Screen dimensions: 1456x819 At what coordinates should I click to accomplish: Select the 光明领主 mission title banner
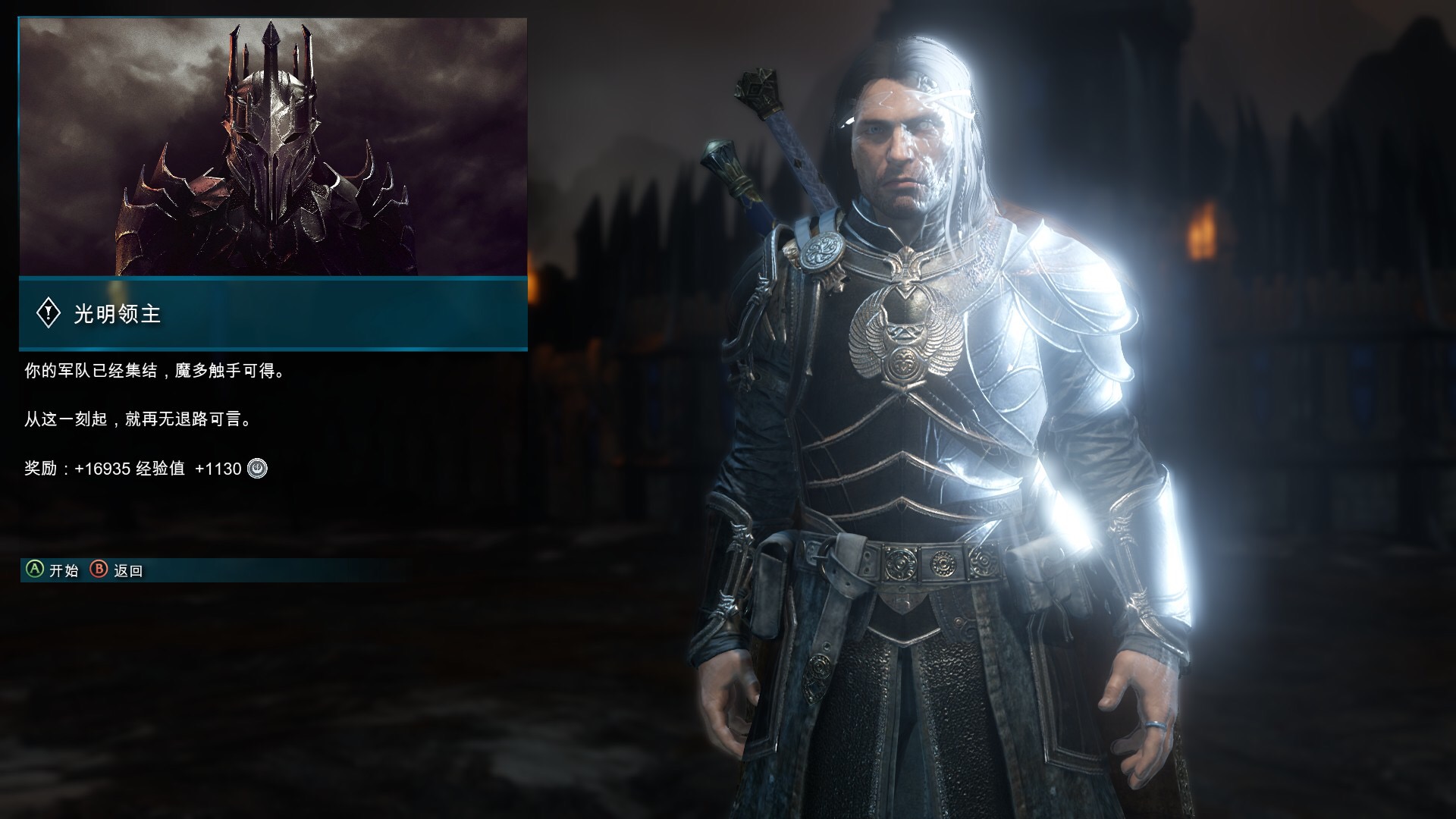point(273,313)
